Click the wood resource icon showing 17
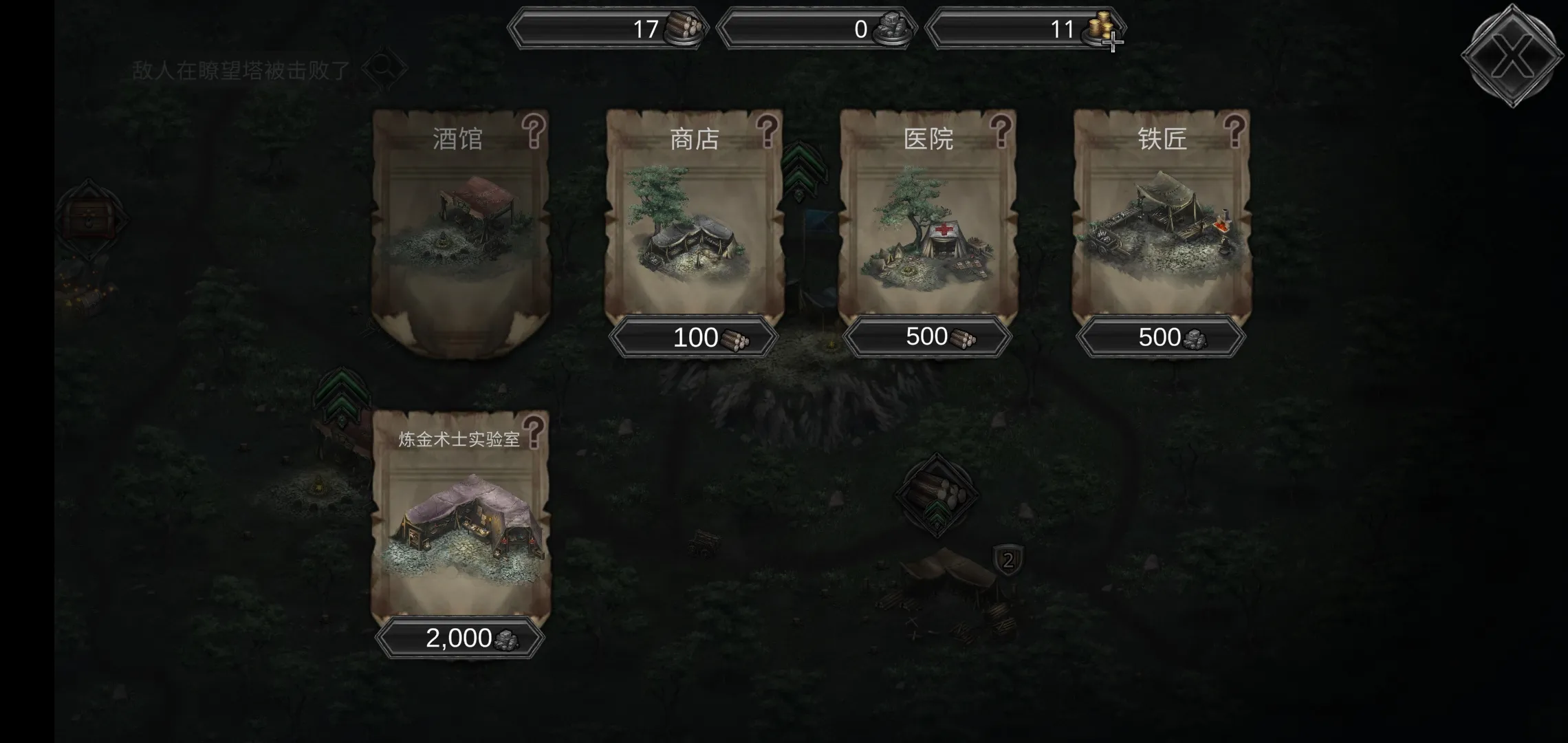1568x743 pixels. coord(684,29)
